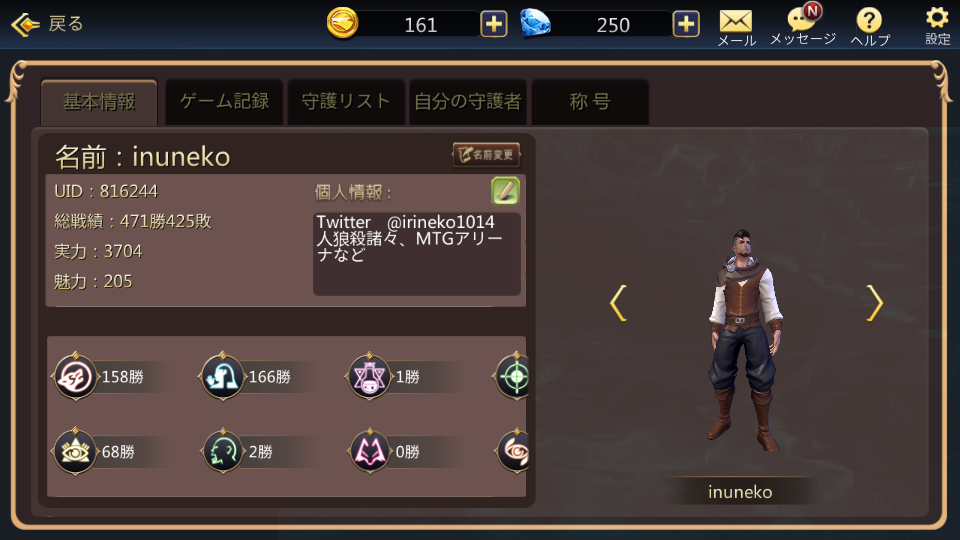Show next character with right arrow
This screenshot has height=540, width=960.
pyautogui.click(x=874, y=303)
